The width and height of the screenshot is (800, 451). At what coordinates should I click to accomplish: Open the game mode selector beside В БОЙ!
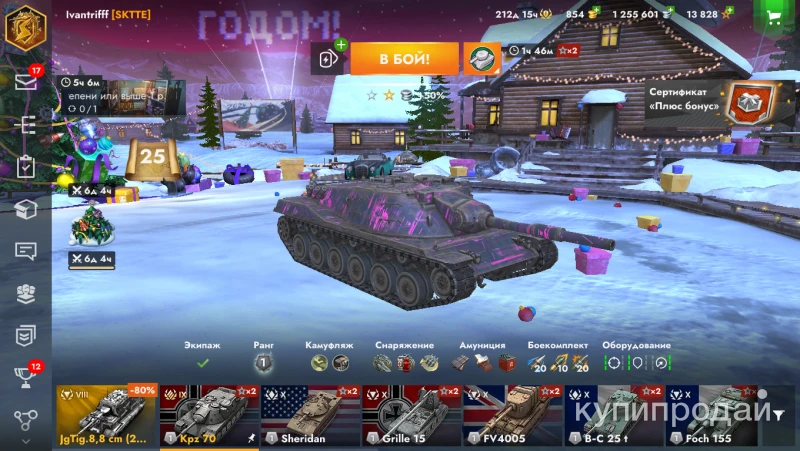(482, 59)
